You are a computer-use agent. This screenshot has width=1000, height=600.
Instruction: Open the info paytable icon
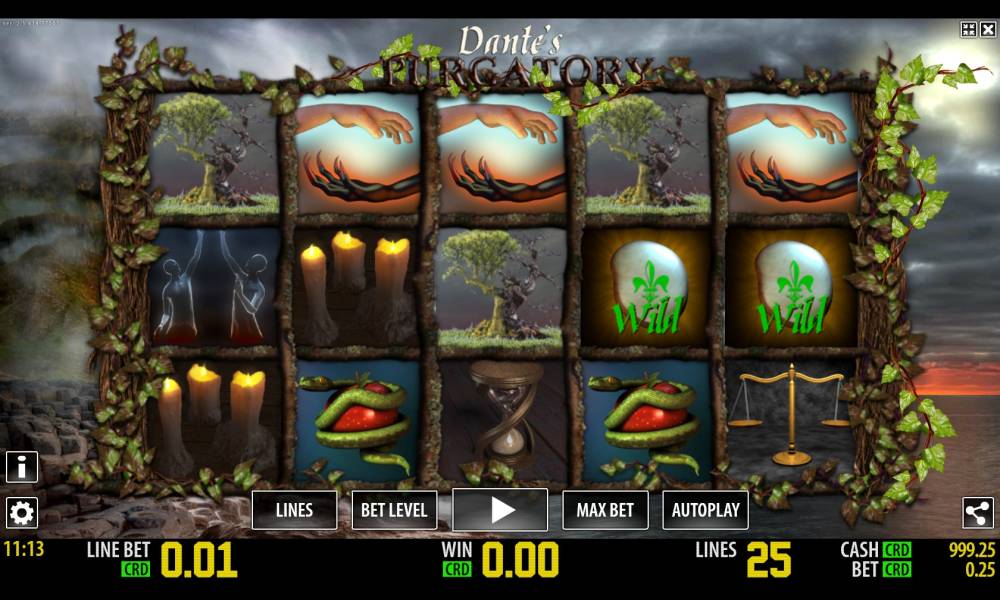(22, 466)
